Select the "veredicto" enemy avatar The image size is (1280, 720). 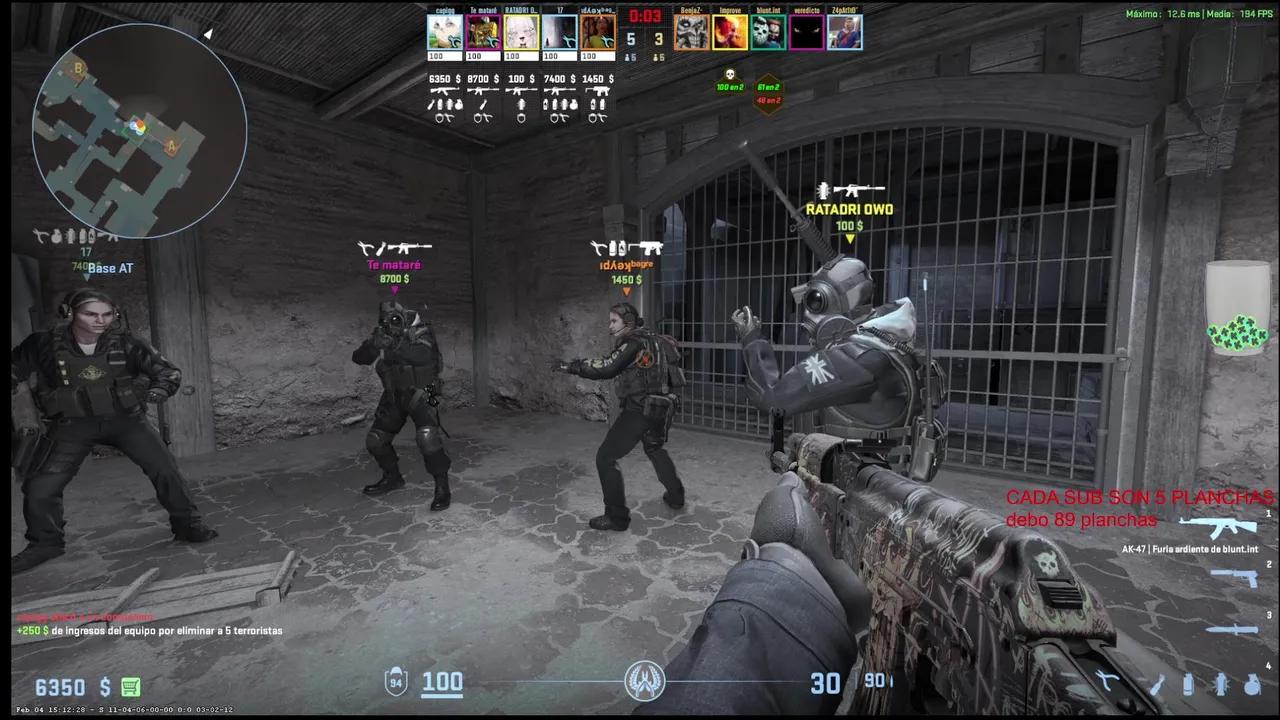pyautogui.click(x=806, y=32)
